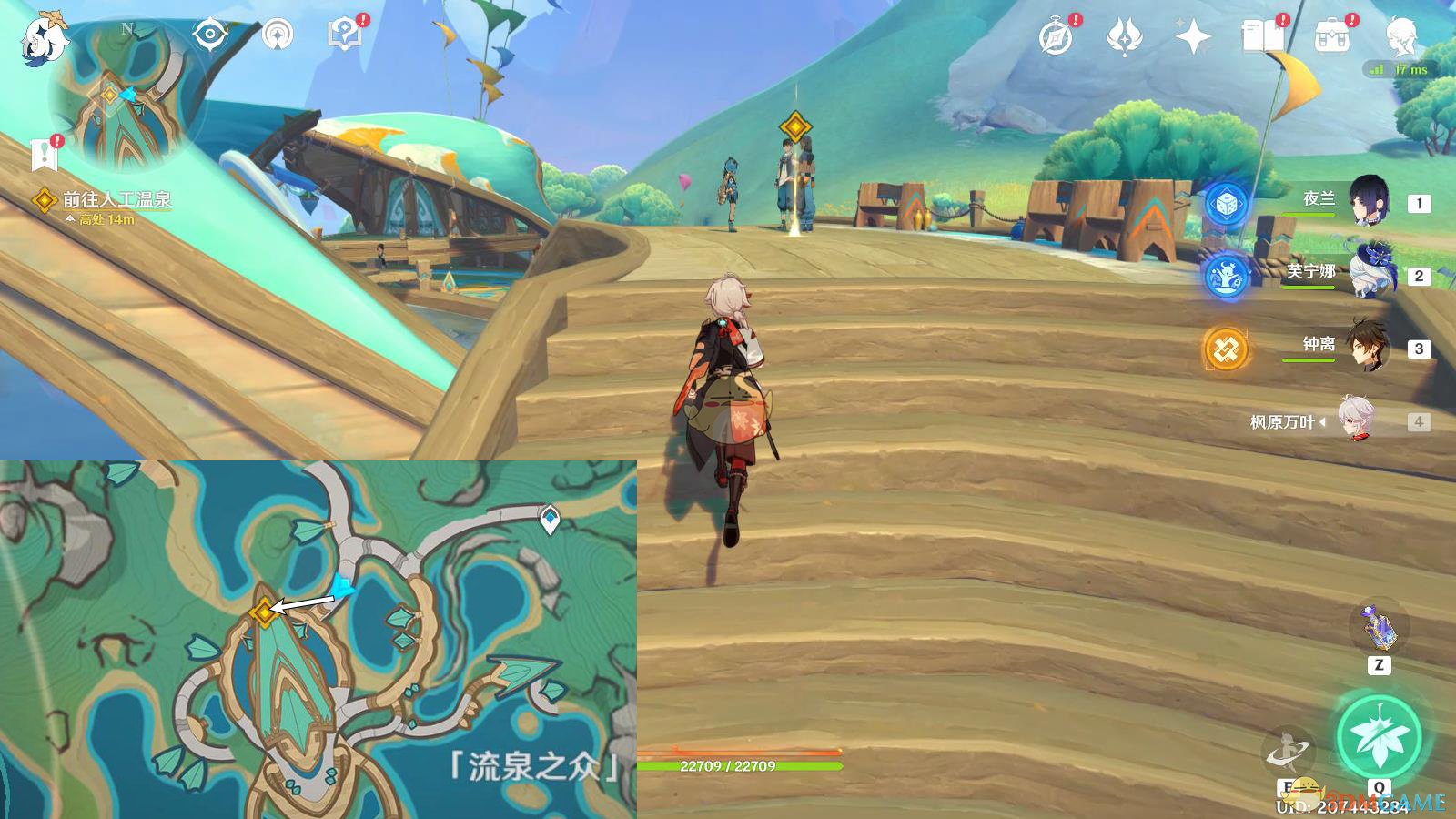Image resolution: width=1456 pixels, height=819 pixels.
Task: Select the 前往人工温泉 quest tracker
Action: click(x=116, y=199)
